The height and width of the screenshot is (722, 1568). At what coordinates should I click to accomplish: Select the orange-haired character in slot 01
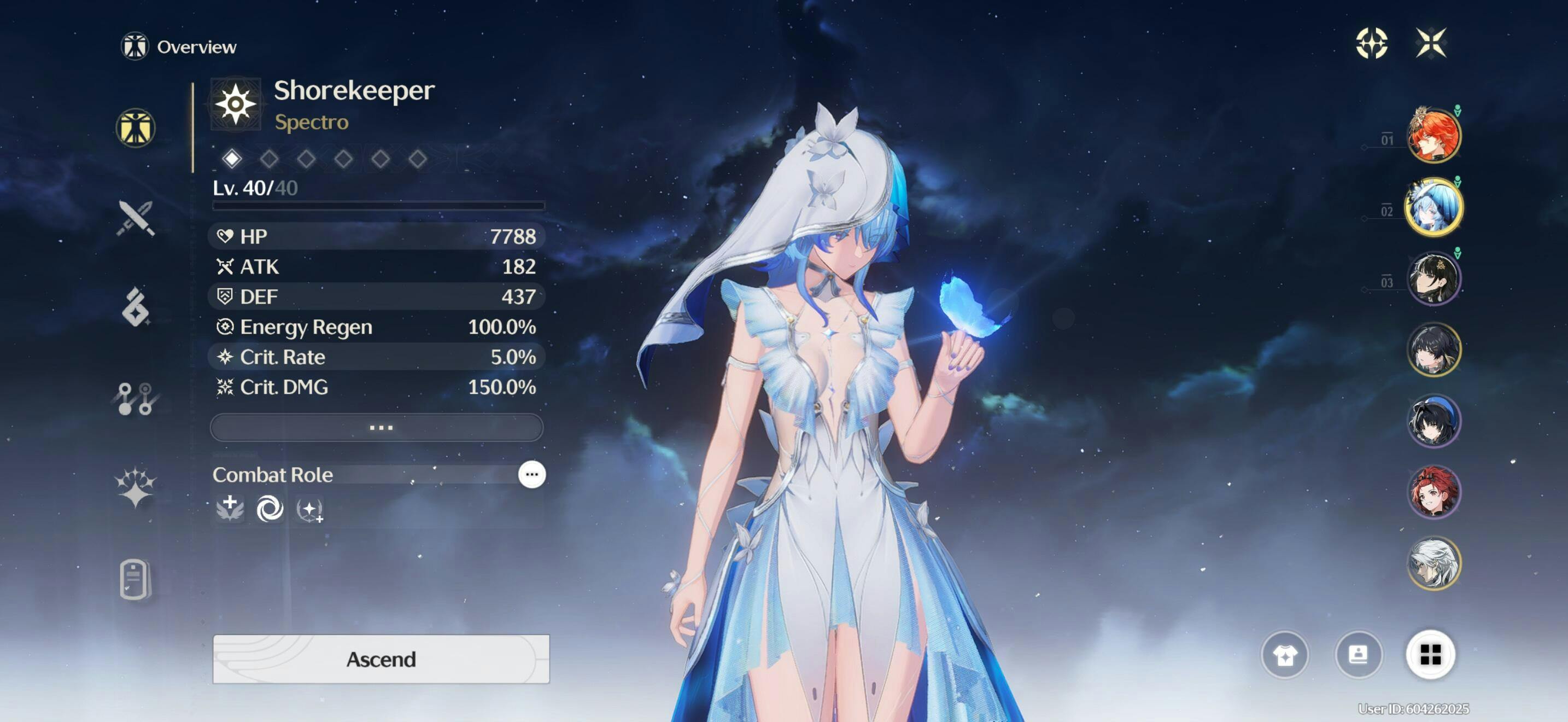(x=1434, y=136)
